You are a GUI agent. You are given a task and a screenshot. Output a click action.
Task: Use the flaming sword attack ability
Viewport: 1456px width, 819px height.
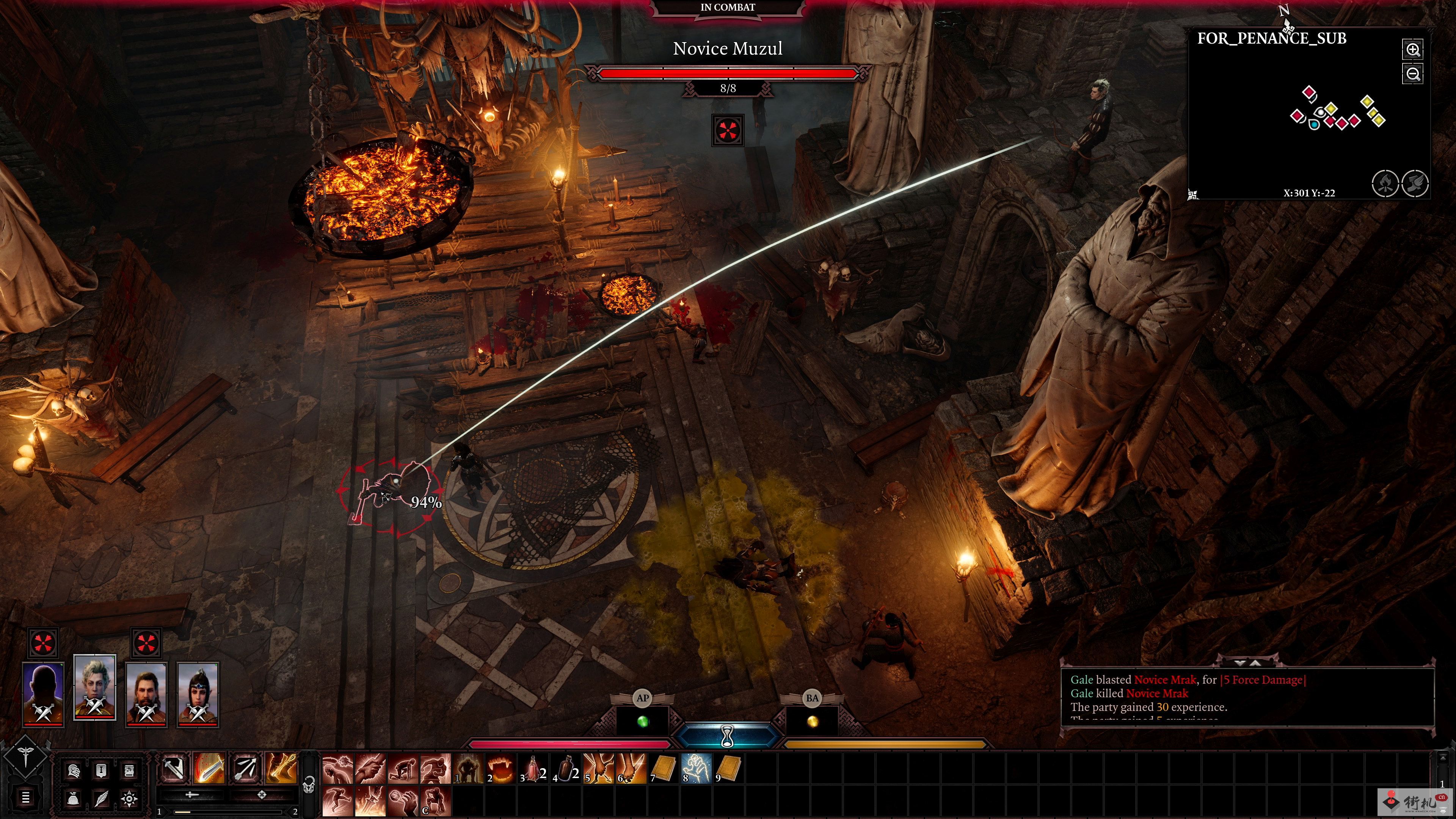tap(209, 768)
